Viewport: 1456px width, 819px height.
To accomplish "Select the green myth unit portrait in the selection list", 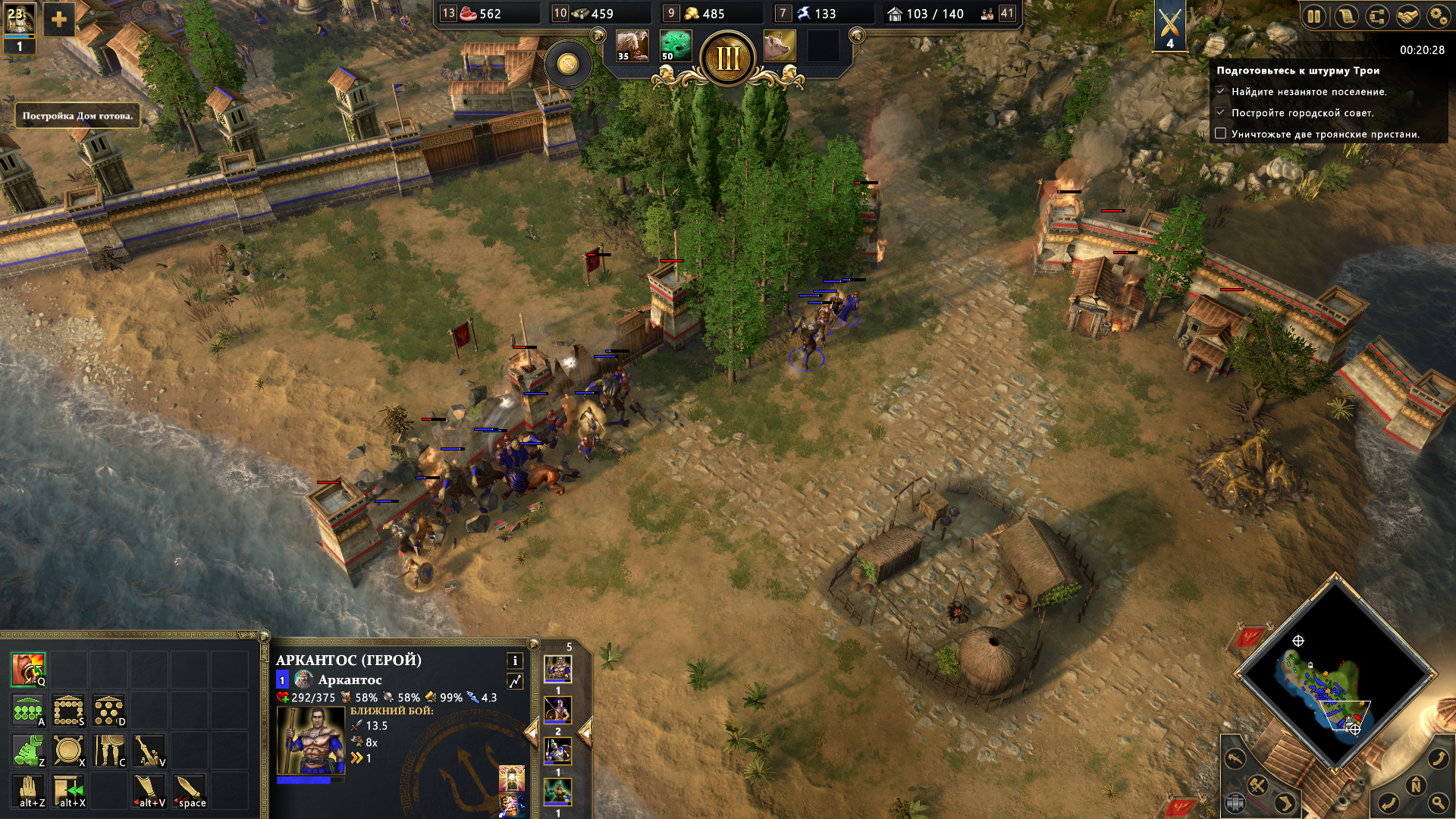I will click(557, 792).
